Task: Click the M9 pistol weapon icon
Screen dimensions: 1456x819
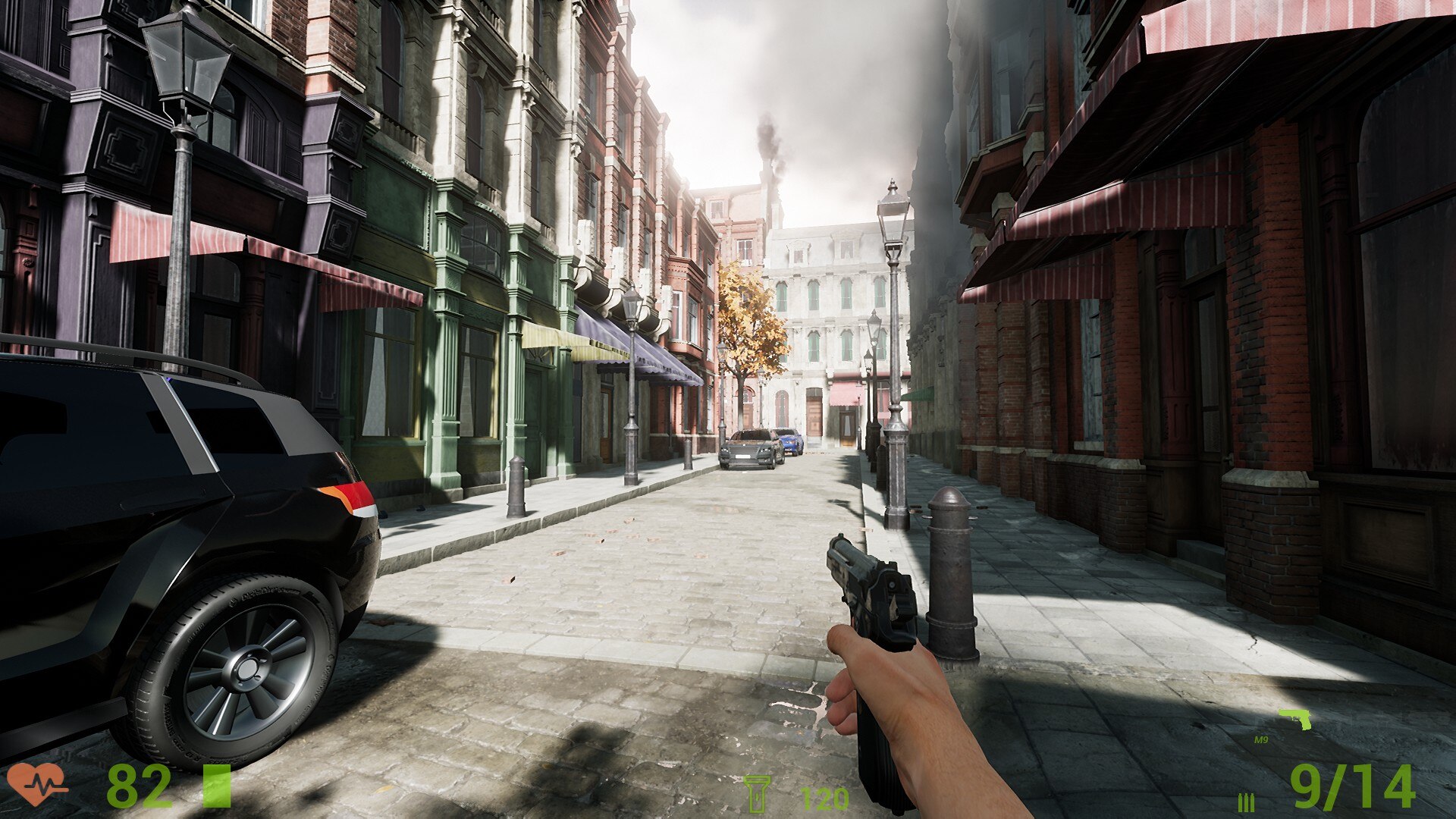Action: [1295, 718]
